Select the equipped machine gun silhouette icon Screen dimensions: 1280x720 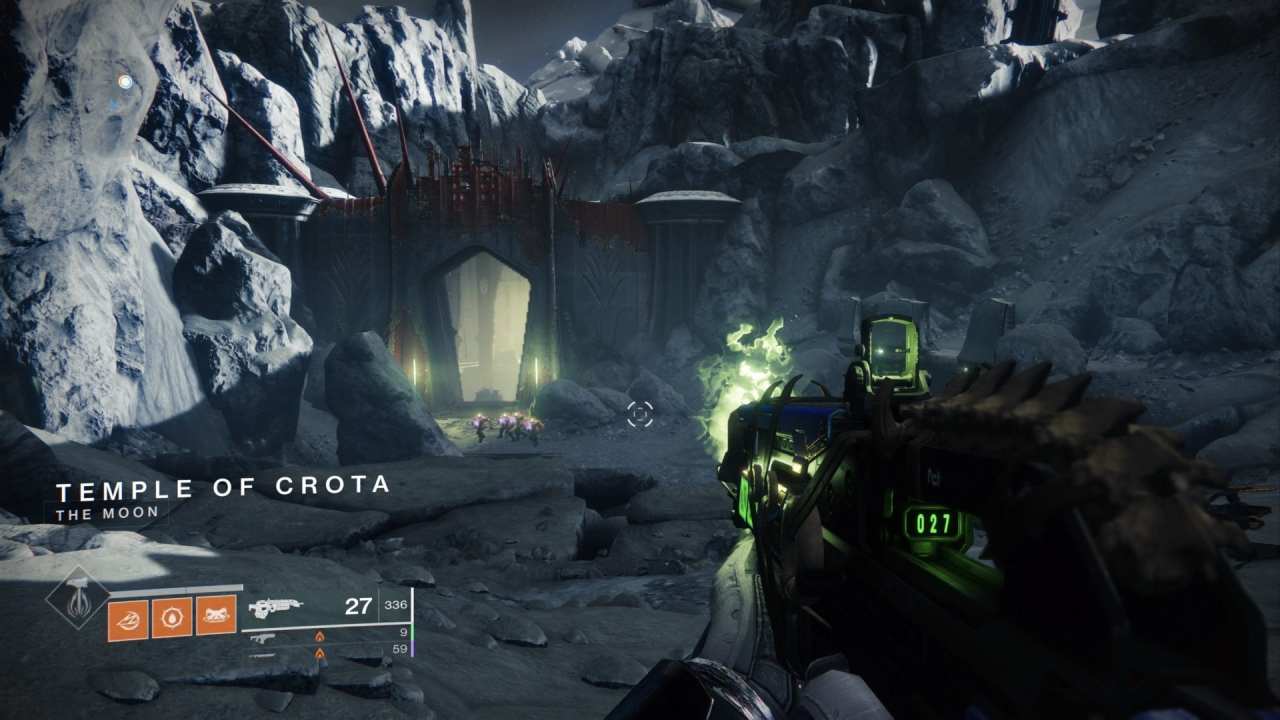click(x=277, y=606)
